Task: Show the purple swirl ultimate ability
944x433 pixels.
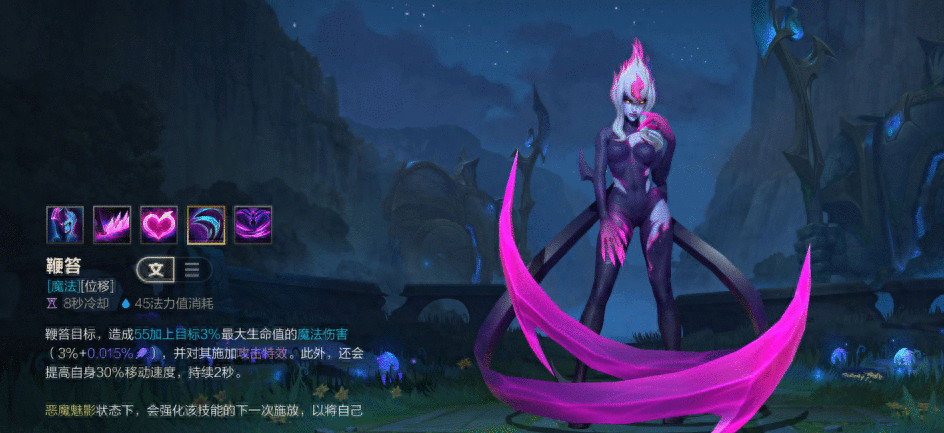Action: [x=253, y=225]
